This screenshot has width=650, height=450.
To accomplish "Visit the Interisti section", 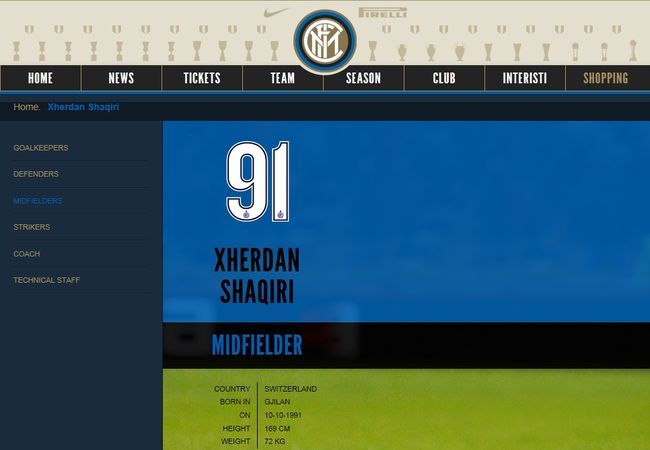I will pyautogui.click(x=525, y=78).
